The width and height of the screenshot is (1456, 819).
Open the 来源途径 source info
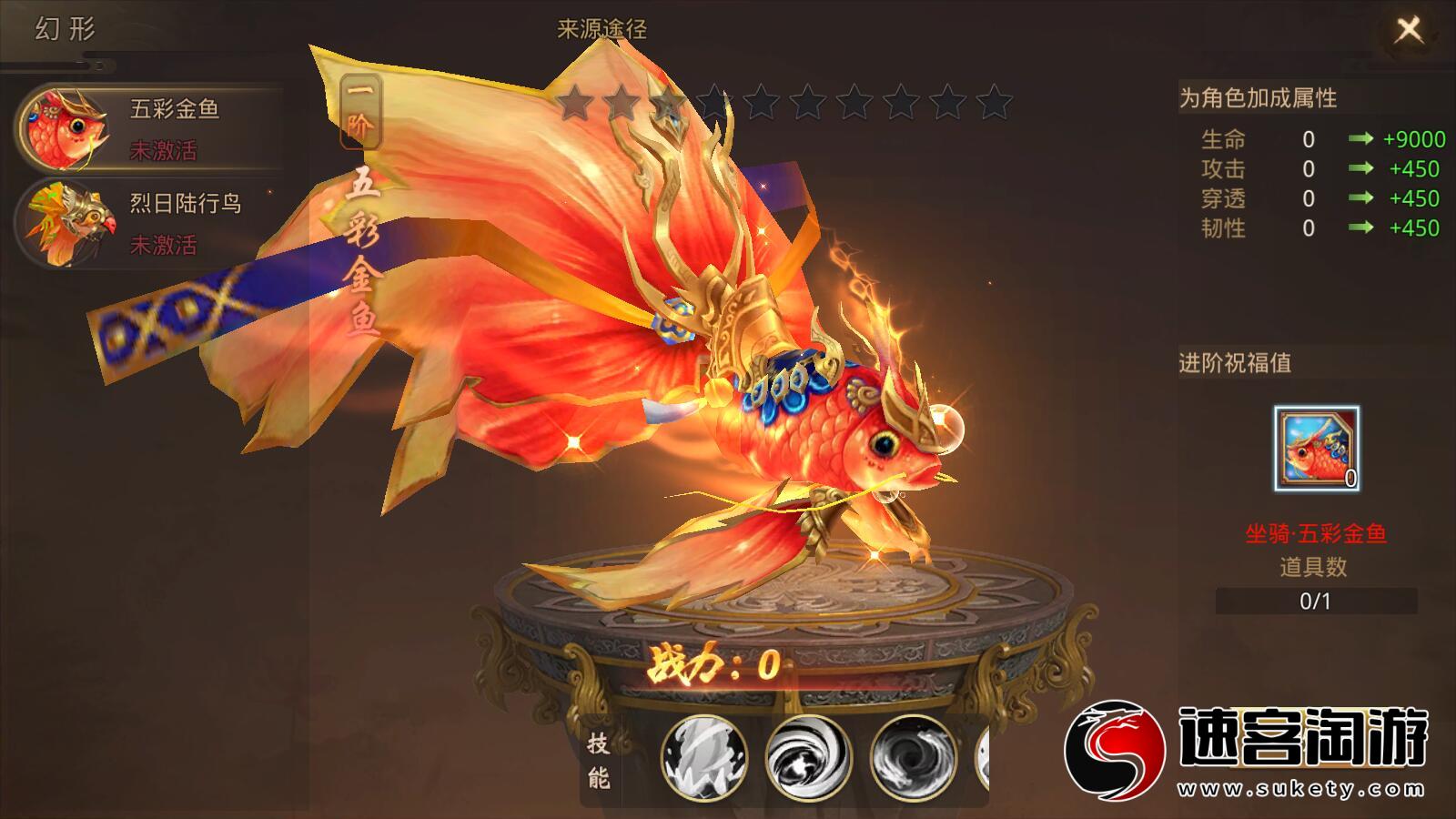pos(602,29)
